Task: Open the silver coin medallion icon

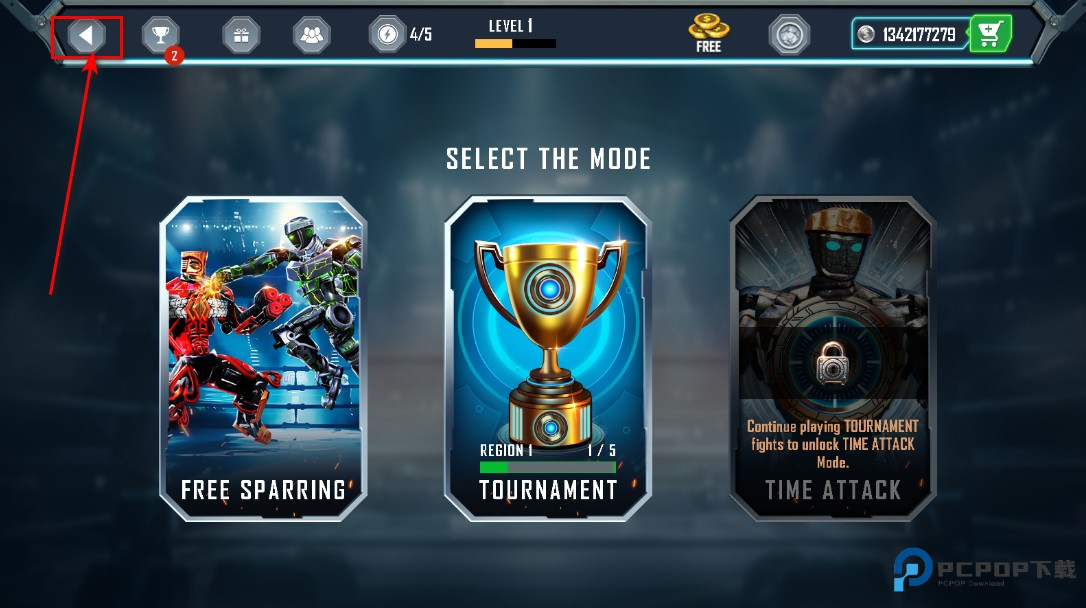Action: 789,35
